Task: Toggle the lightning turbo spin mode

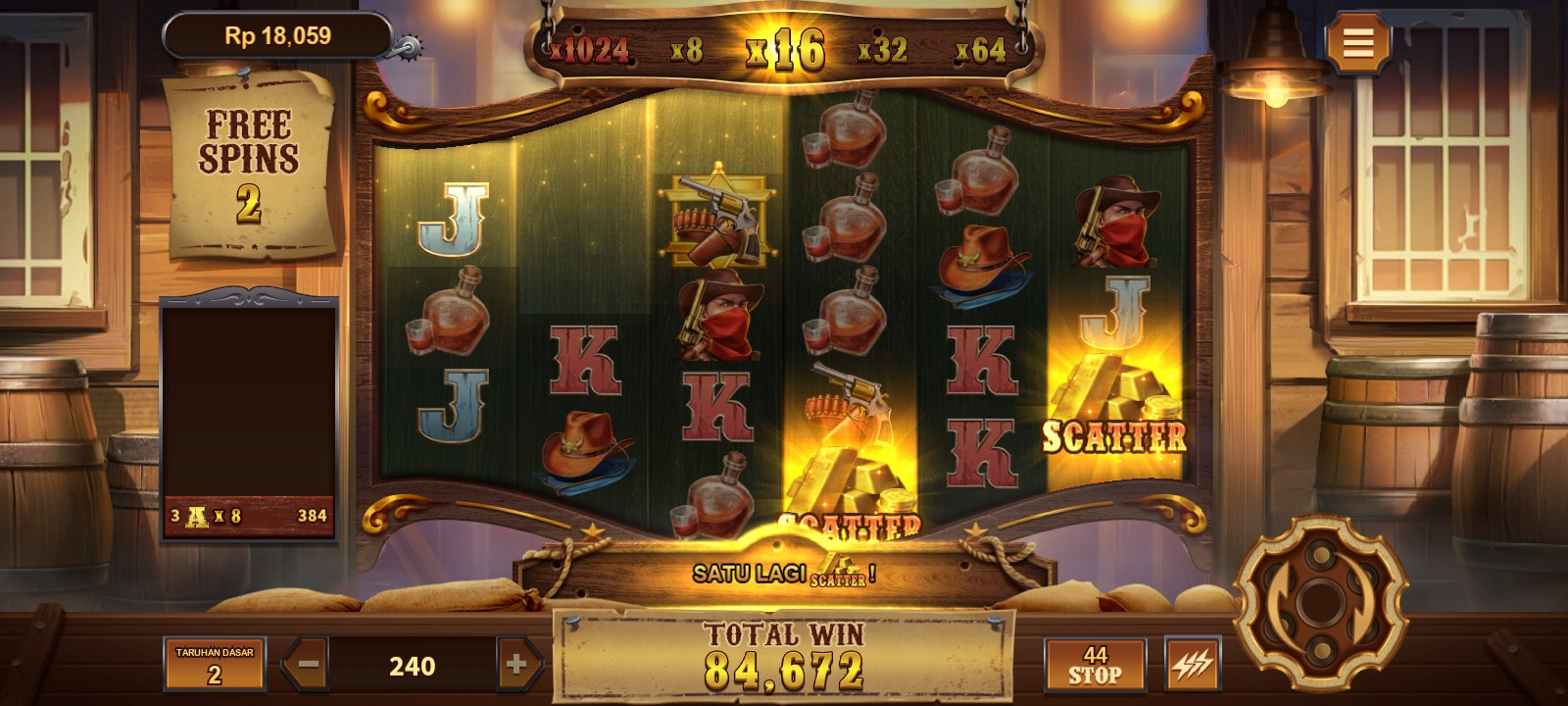Action: pyautogui.click(x=1192, y=665)
